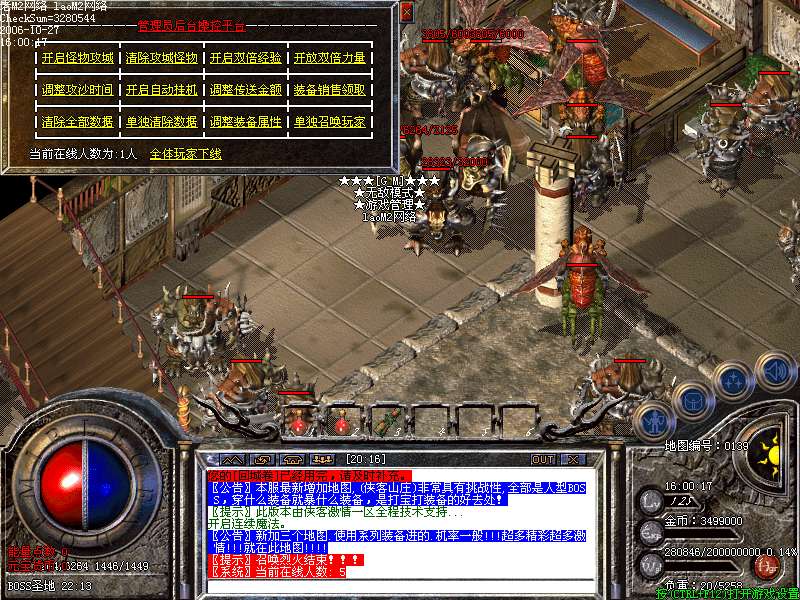Open the 装备销售领取 option
The width and height of the screenshot is (800, 600).
pos(329,90)
